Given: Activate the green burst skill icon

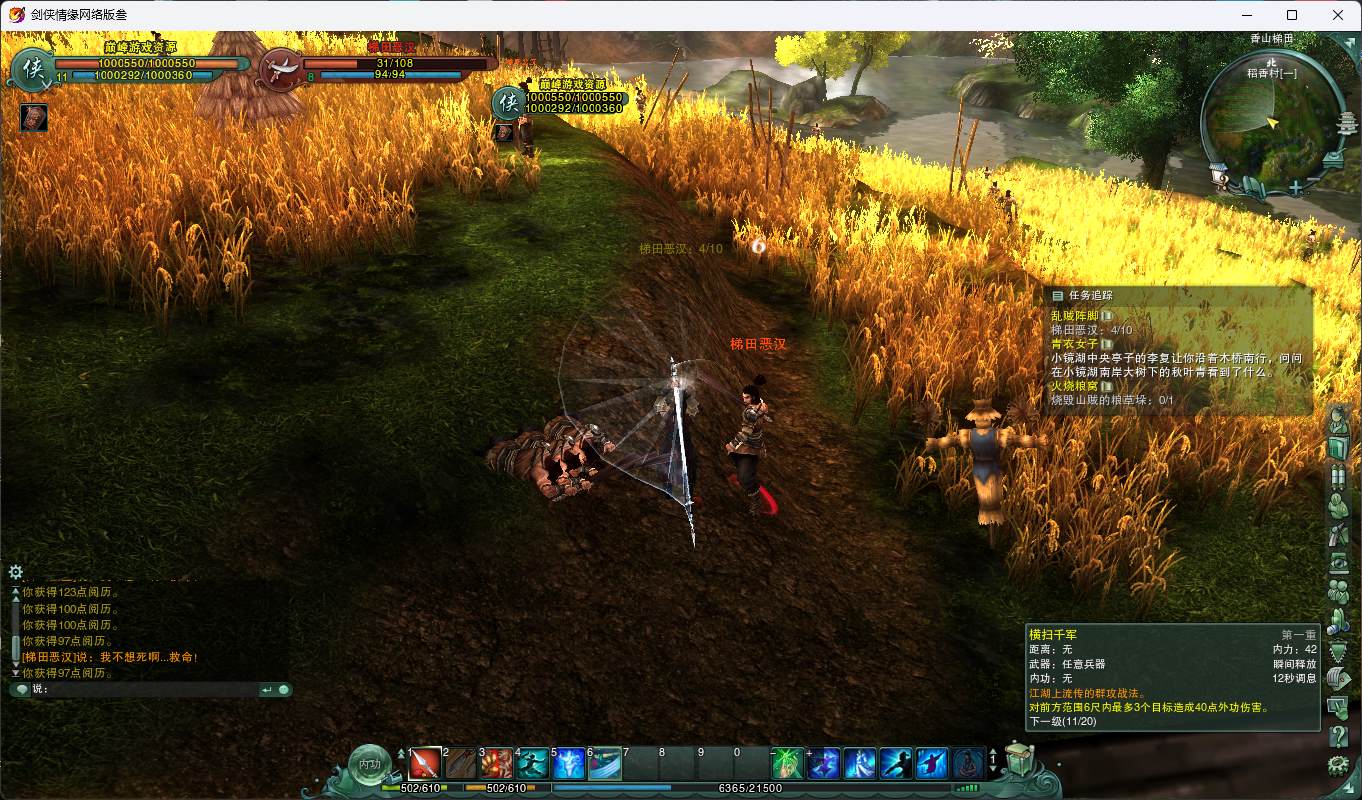Looking at the screenshot, I should point(788,764).
